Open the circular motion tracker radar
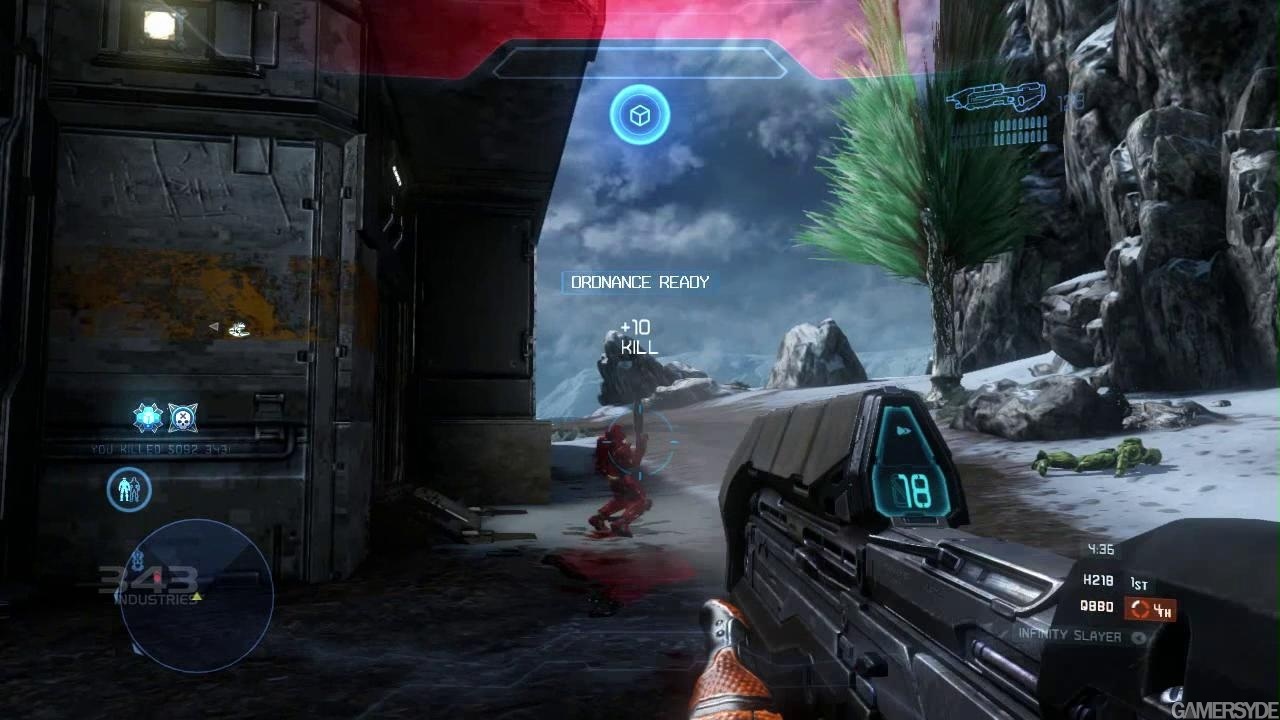The width and height of the screenshot is (1280, 720). click(x=196, y=595)
